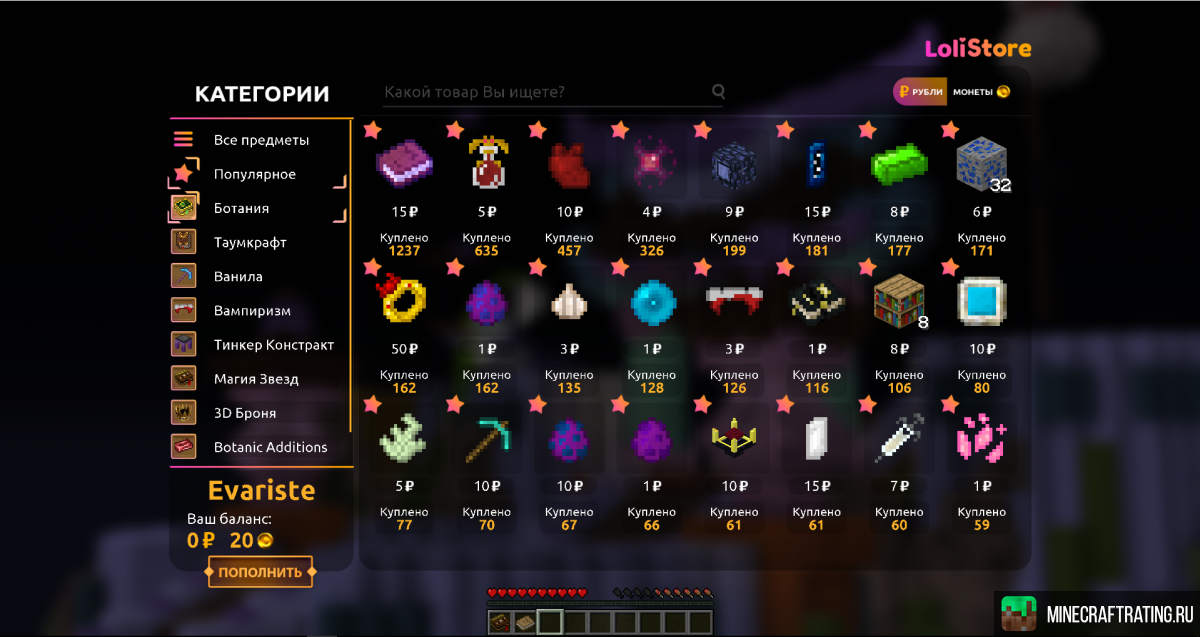The image size is (1200, 637).
Task: Select the Популярное category
Action: coord(254,174)
